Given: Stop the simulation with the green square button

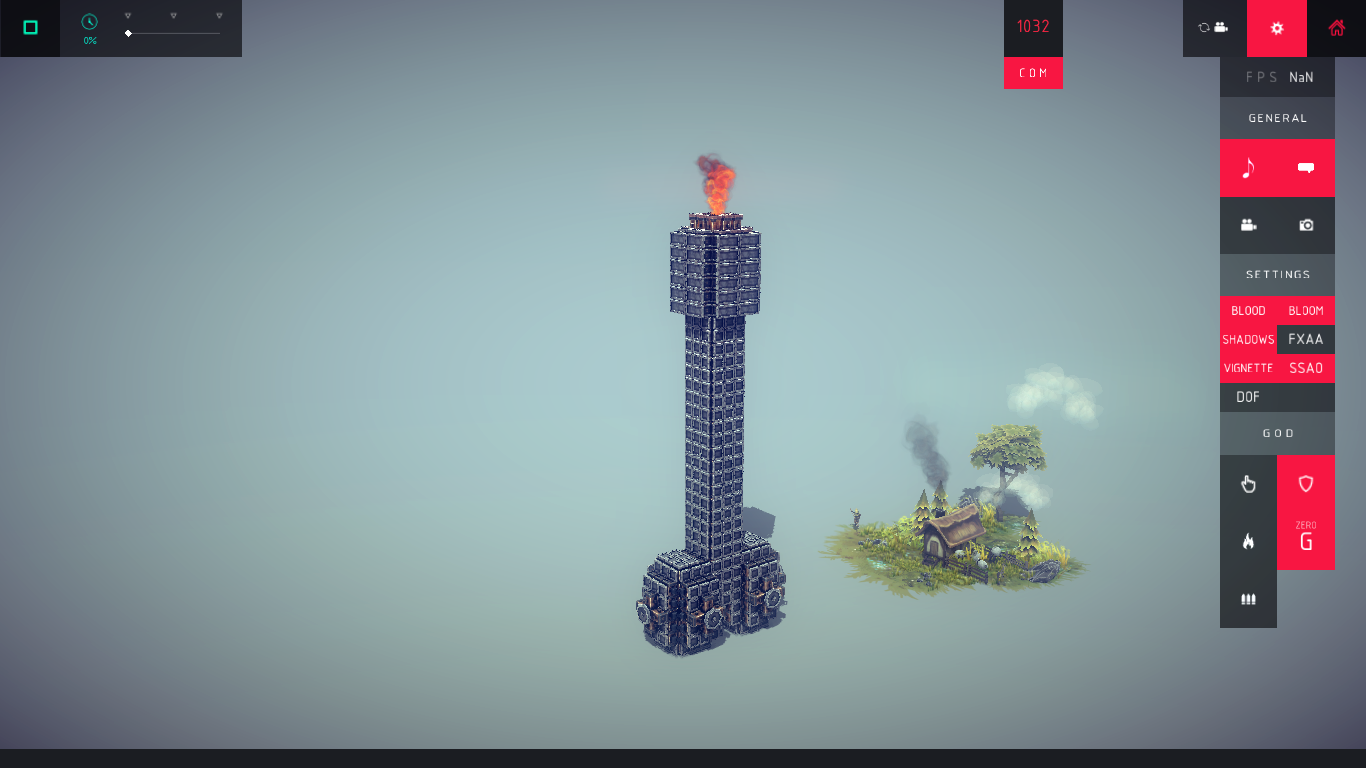Looking at the screenshot, I should [30, 28].
